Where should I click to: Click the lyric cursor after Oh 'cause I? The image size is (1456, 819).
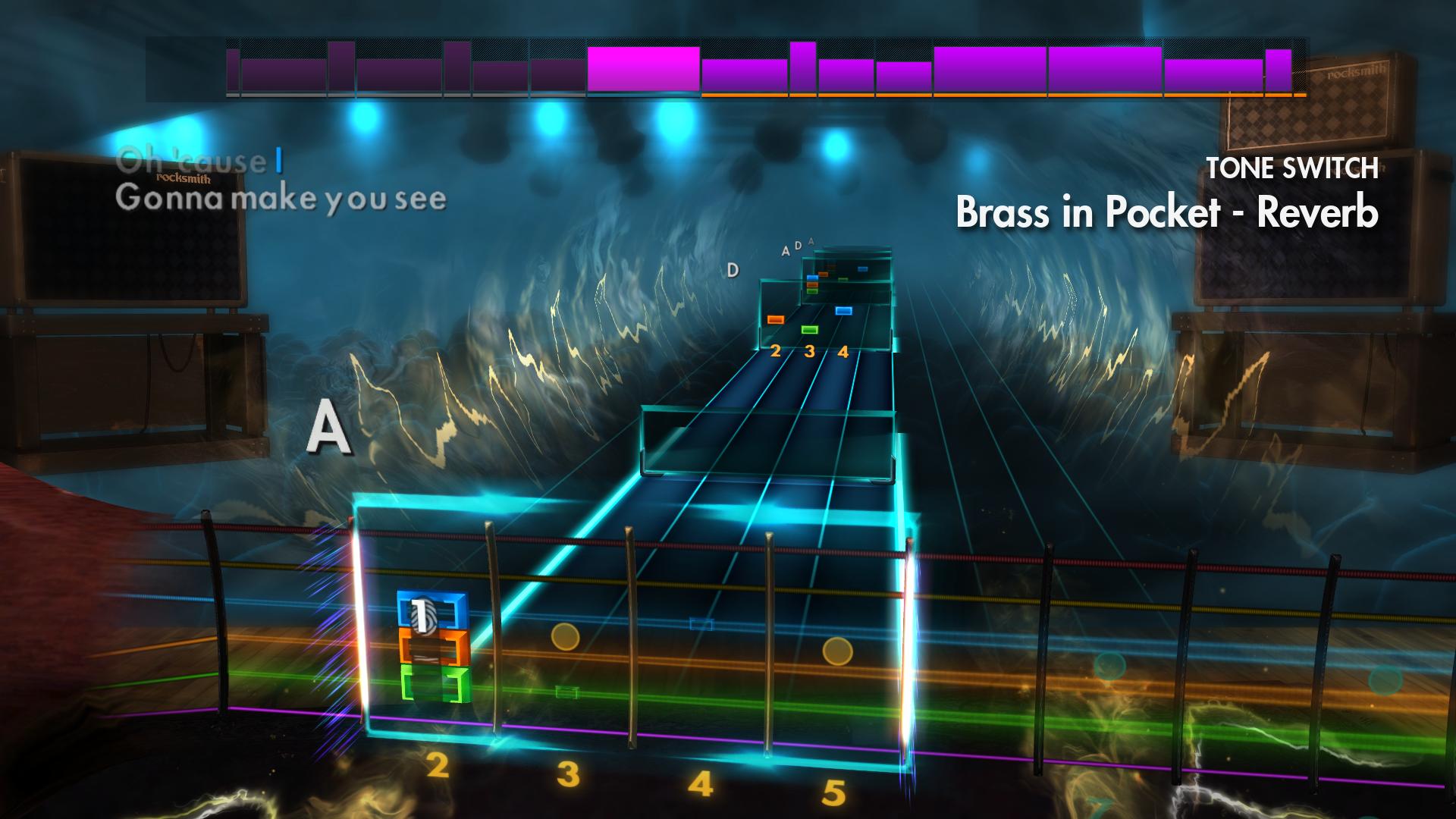278,160
